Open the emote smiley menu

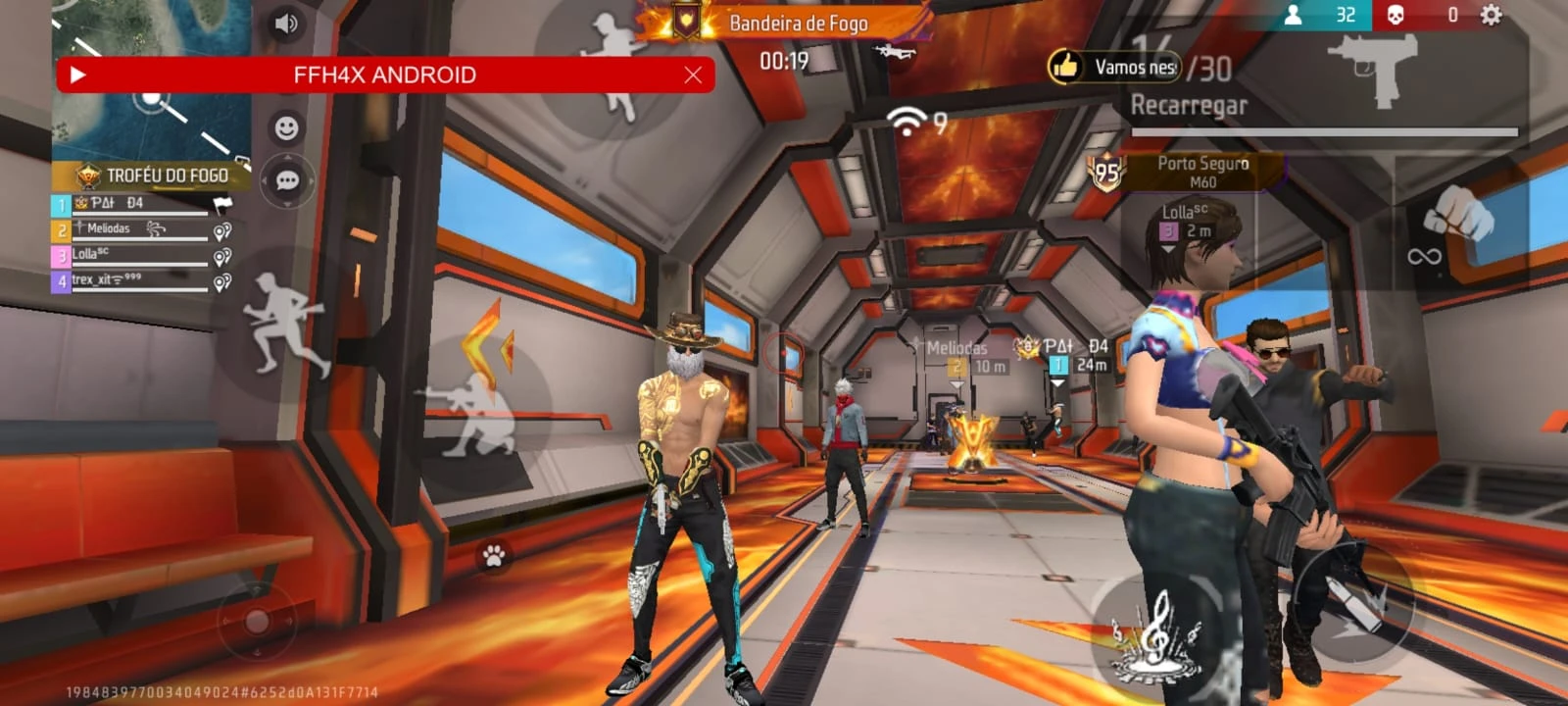coord(287,126)
